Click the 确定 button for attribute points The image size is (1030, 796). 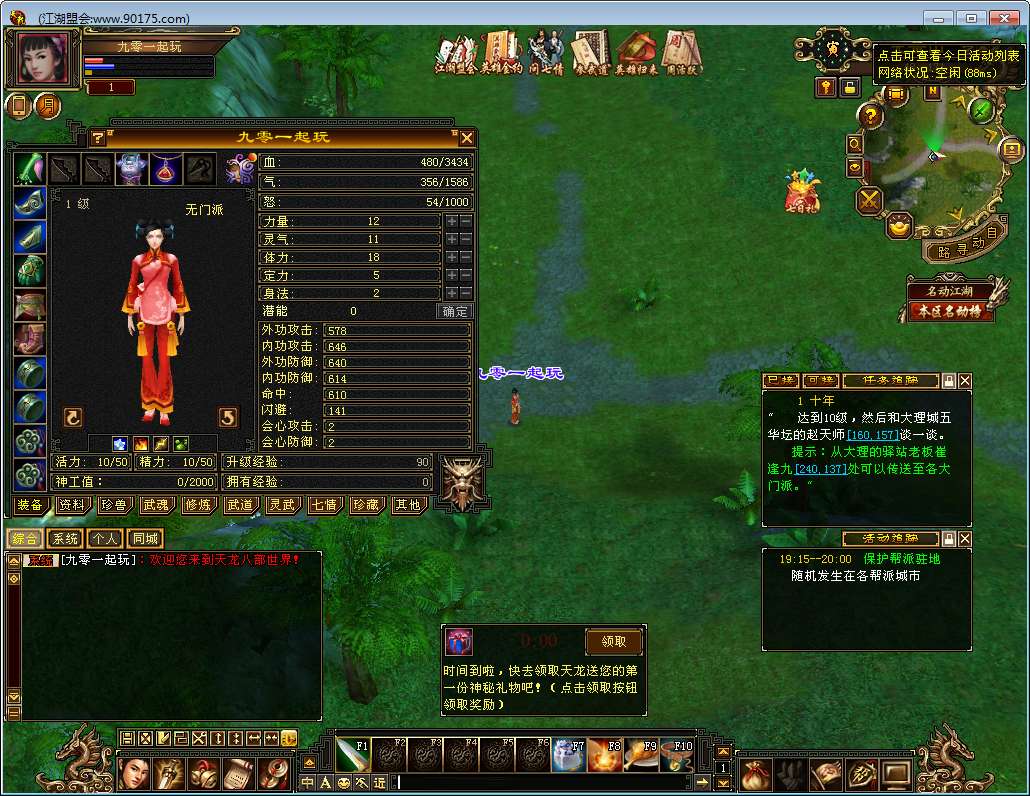coord(455,311)
